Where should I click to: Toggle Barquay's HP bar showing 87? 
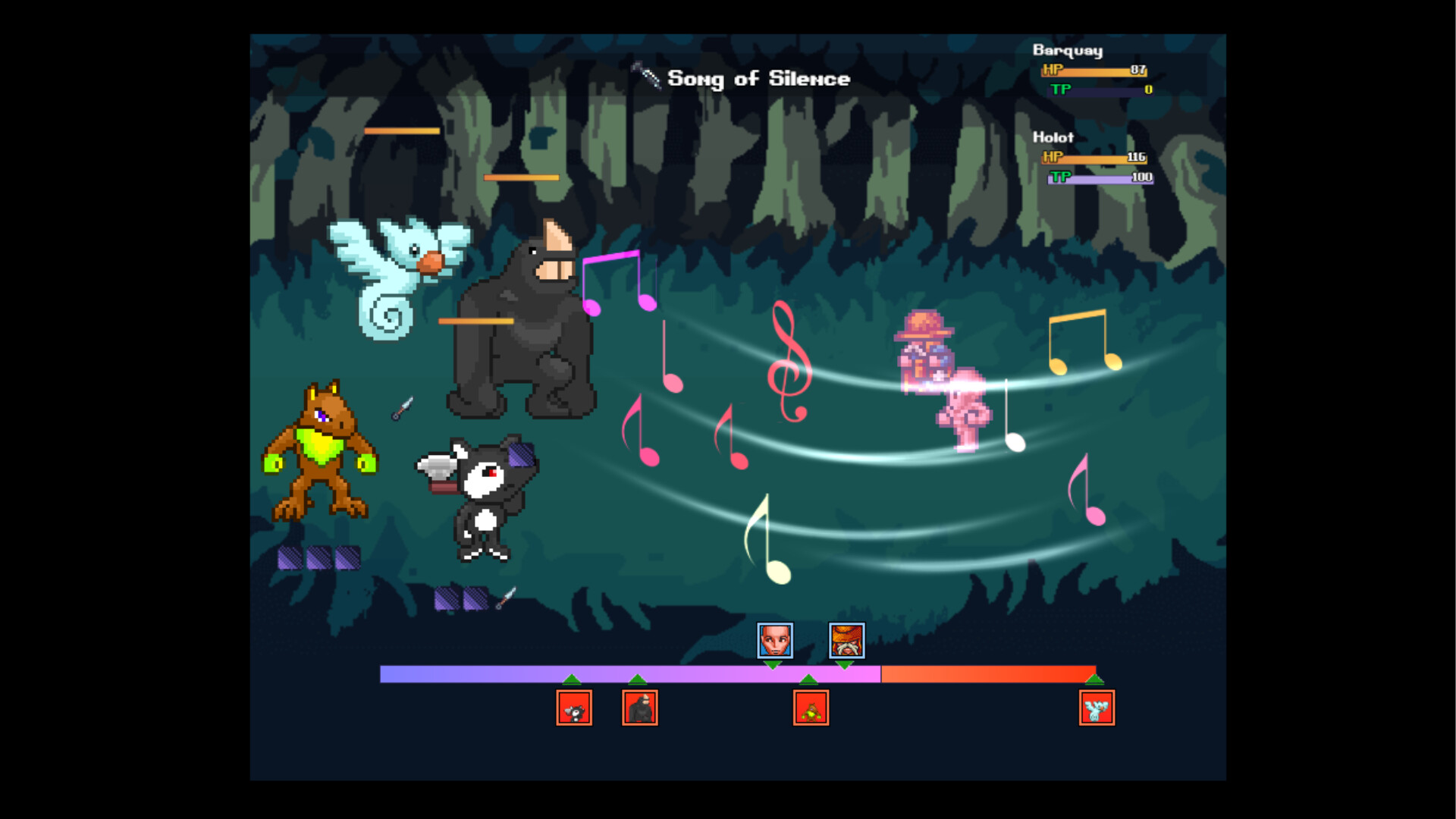point(1094,71)
